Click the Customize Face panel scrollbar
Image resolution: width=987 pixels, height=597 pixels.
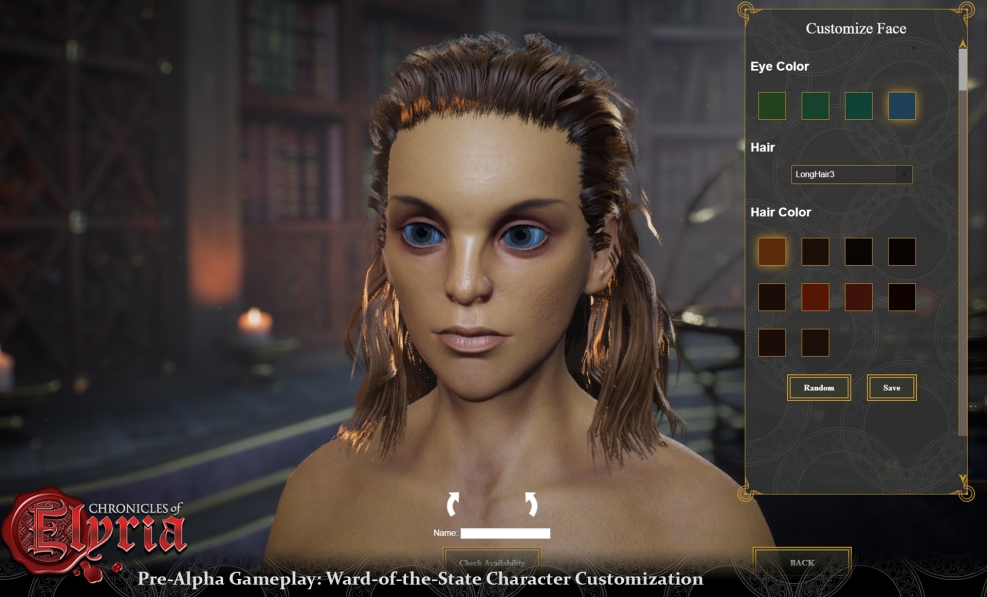coord(963,70)
